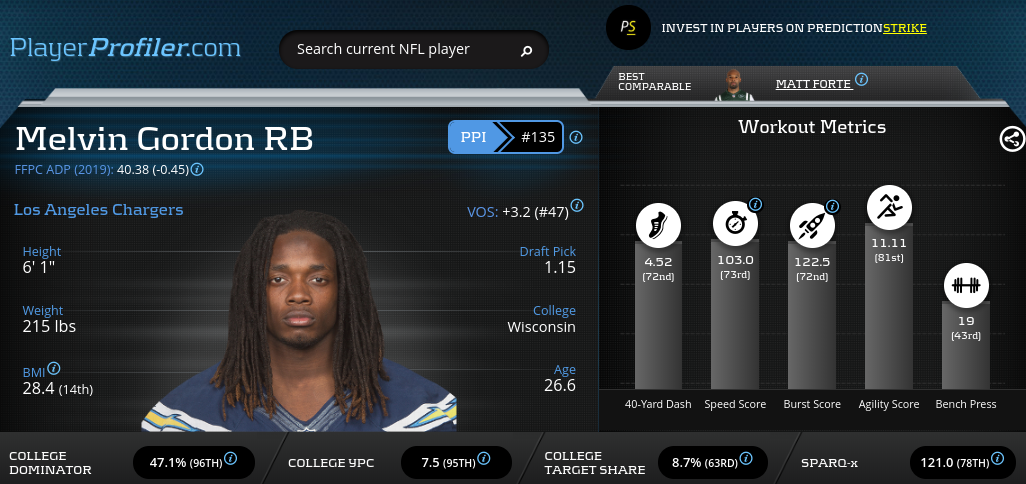Image resolution: width=1026 pixels, height=484 pixels.
Task: Click the Speed Score stopwatch icon
Action: 732,225
